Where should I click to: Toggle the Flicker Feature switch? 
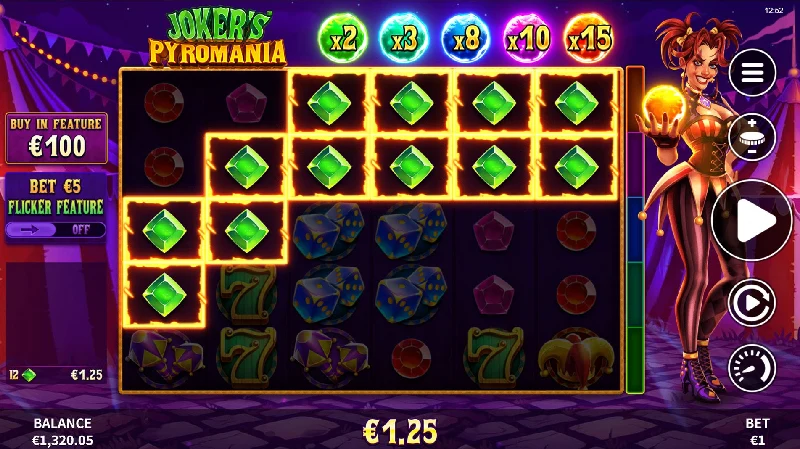pyautogui.click(x=56, y=229)
